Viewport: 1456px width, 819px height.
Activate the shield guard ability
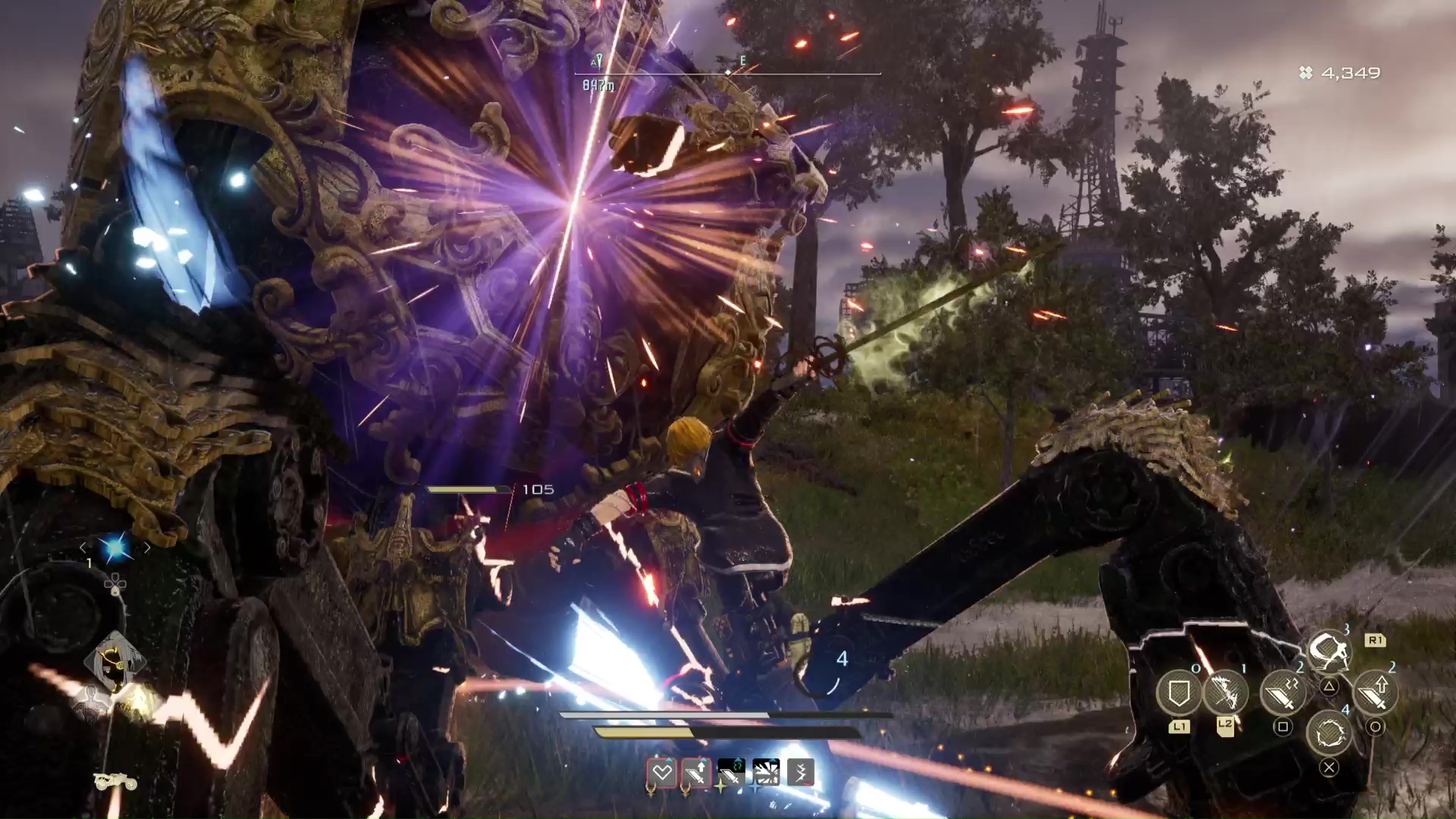click(1178, 693)
